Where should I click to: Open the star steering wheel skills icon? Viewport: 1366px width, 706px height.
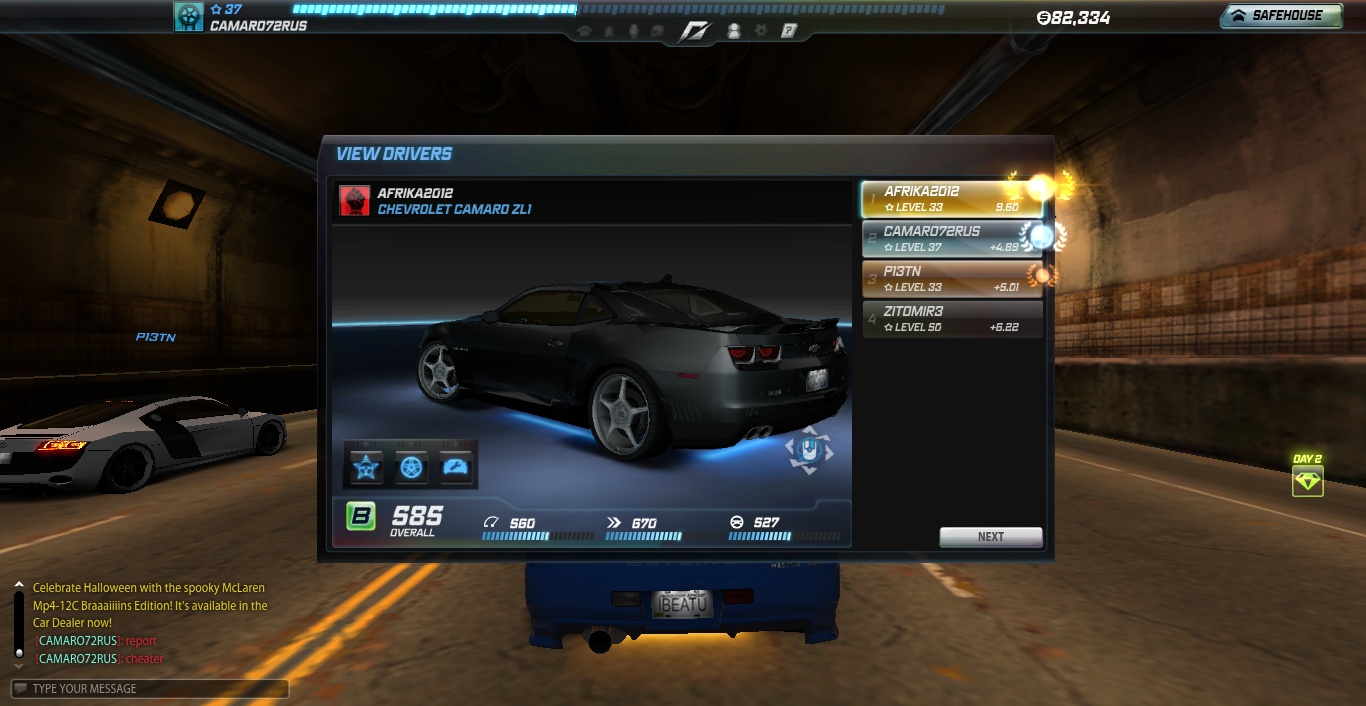click(367, 466)
